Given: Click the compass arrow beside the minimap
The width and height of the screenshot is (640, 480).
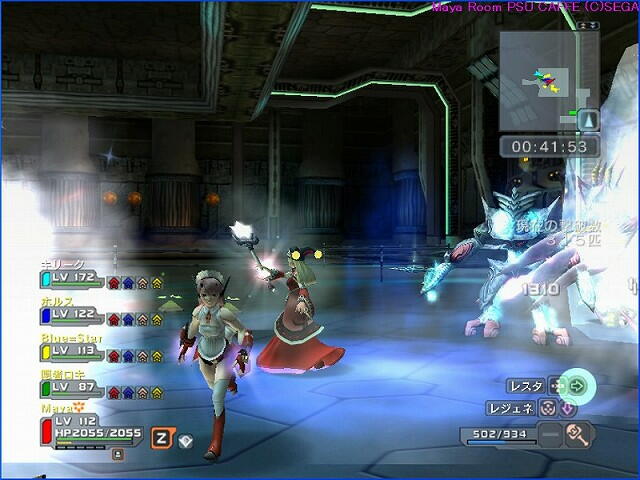Looking at the screenshot, I should pos(589,120).
